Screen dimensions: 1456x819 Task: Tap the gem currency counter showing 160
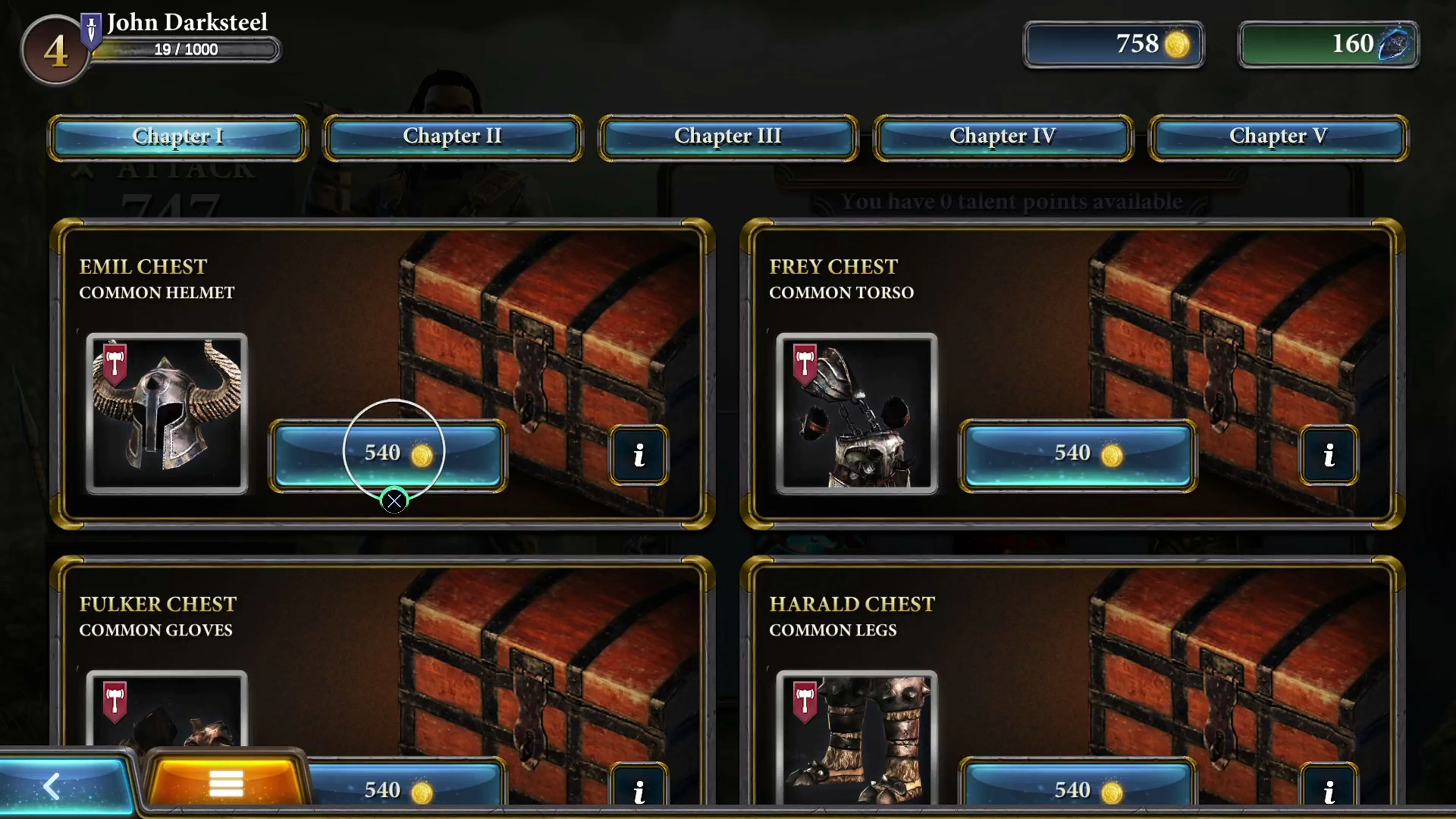click(1327, 44)
